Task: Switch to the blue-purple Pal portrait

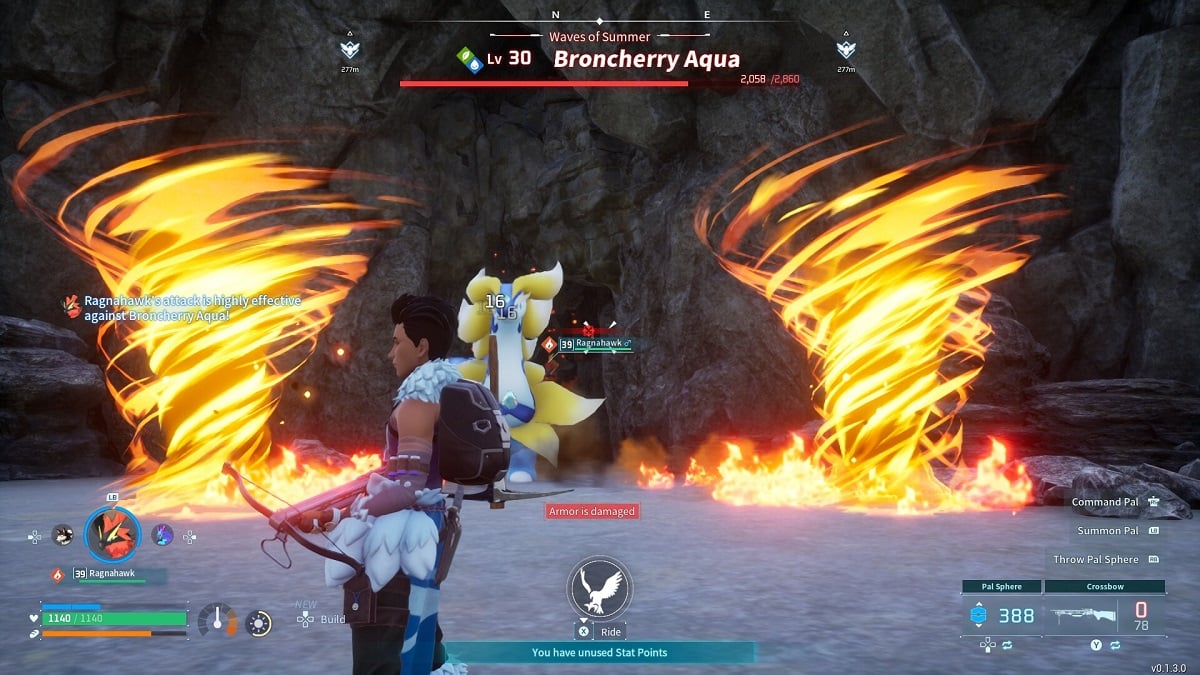Action: tap(162, 535)
